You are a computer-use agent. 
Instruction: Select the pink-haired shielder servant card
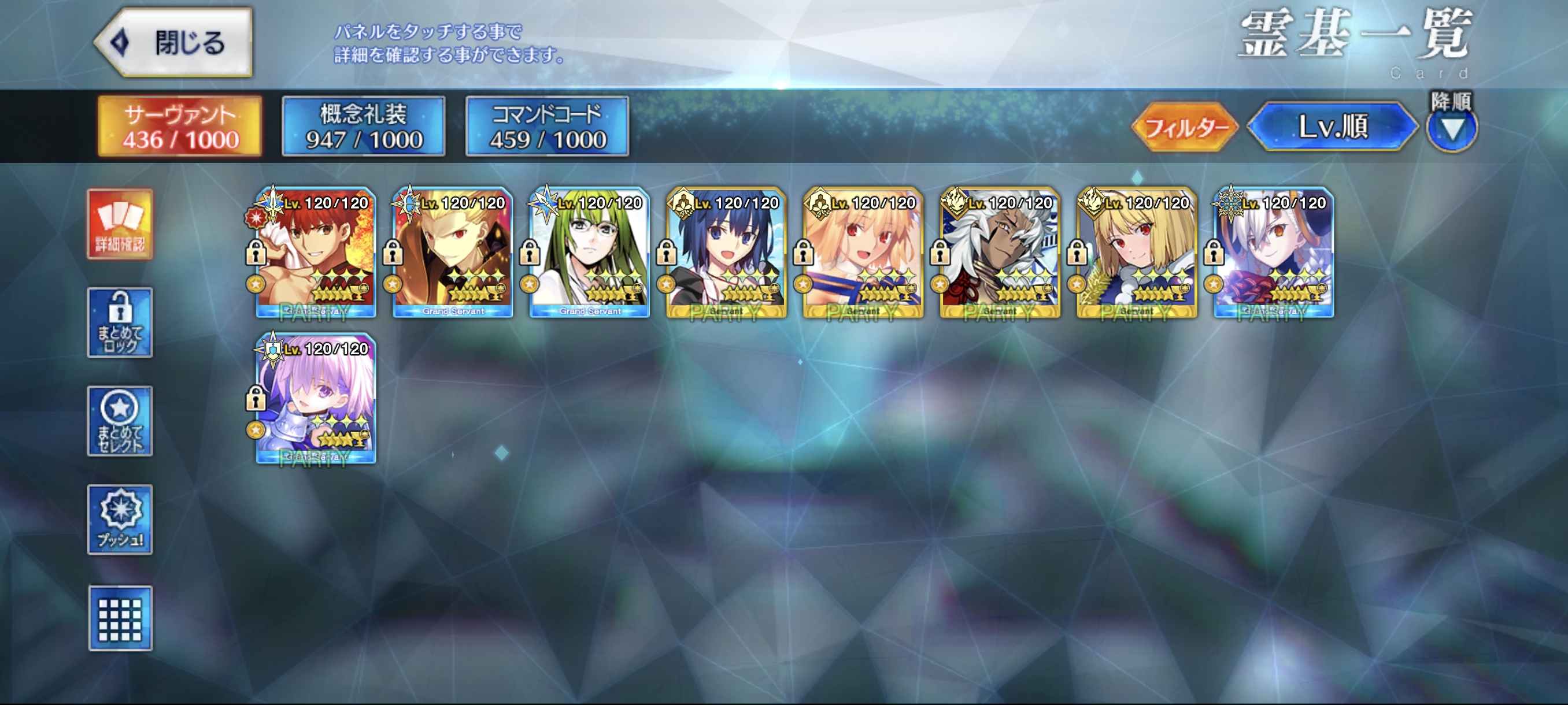click(x=316, y=399)
